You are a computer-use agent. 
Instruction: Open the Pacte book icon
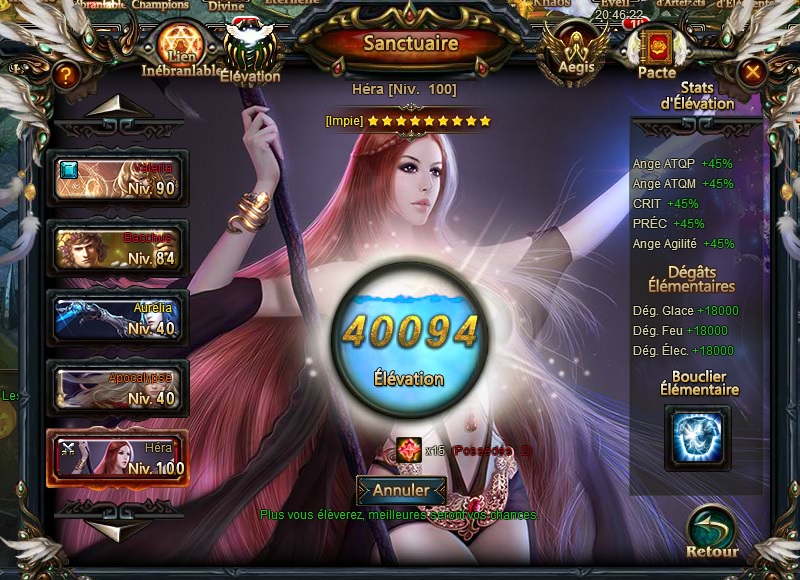[x=657, y=50]
